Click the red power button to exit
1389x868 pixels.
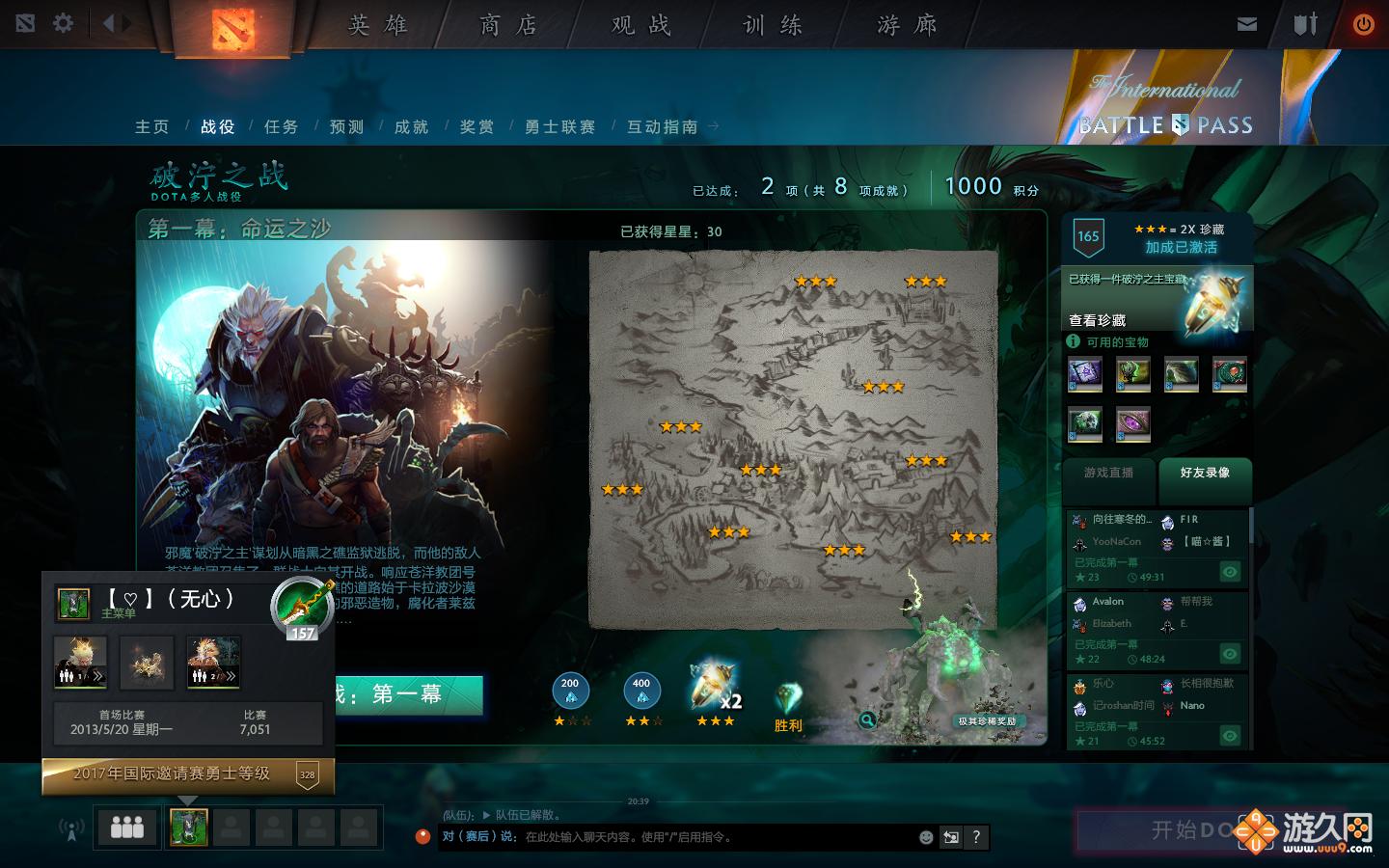[1364, 23]
